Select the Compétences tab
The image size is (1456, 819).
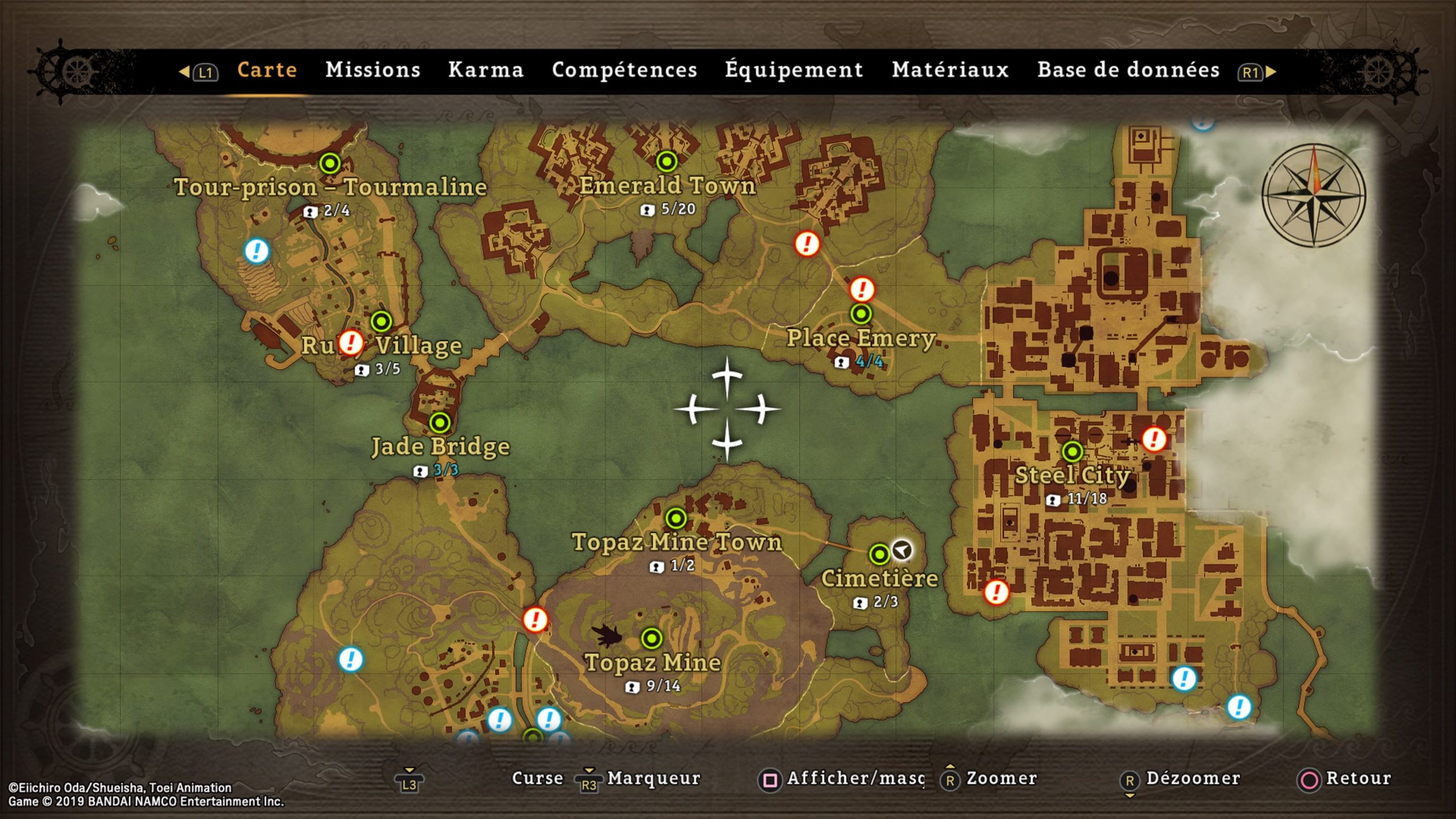(624, 70)
